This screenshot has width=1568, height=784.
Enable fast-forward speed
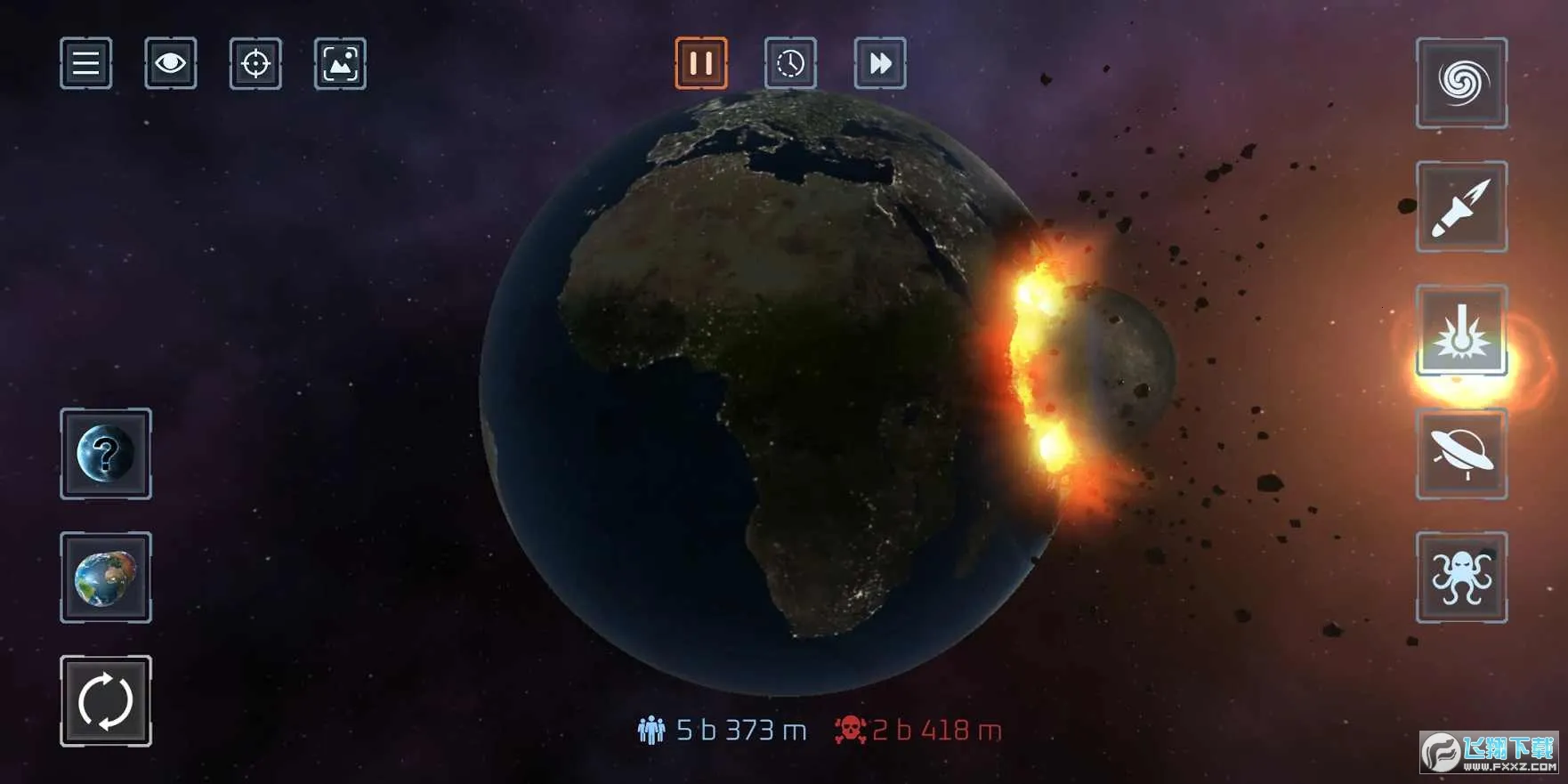point(880,62)
